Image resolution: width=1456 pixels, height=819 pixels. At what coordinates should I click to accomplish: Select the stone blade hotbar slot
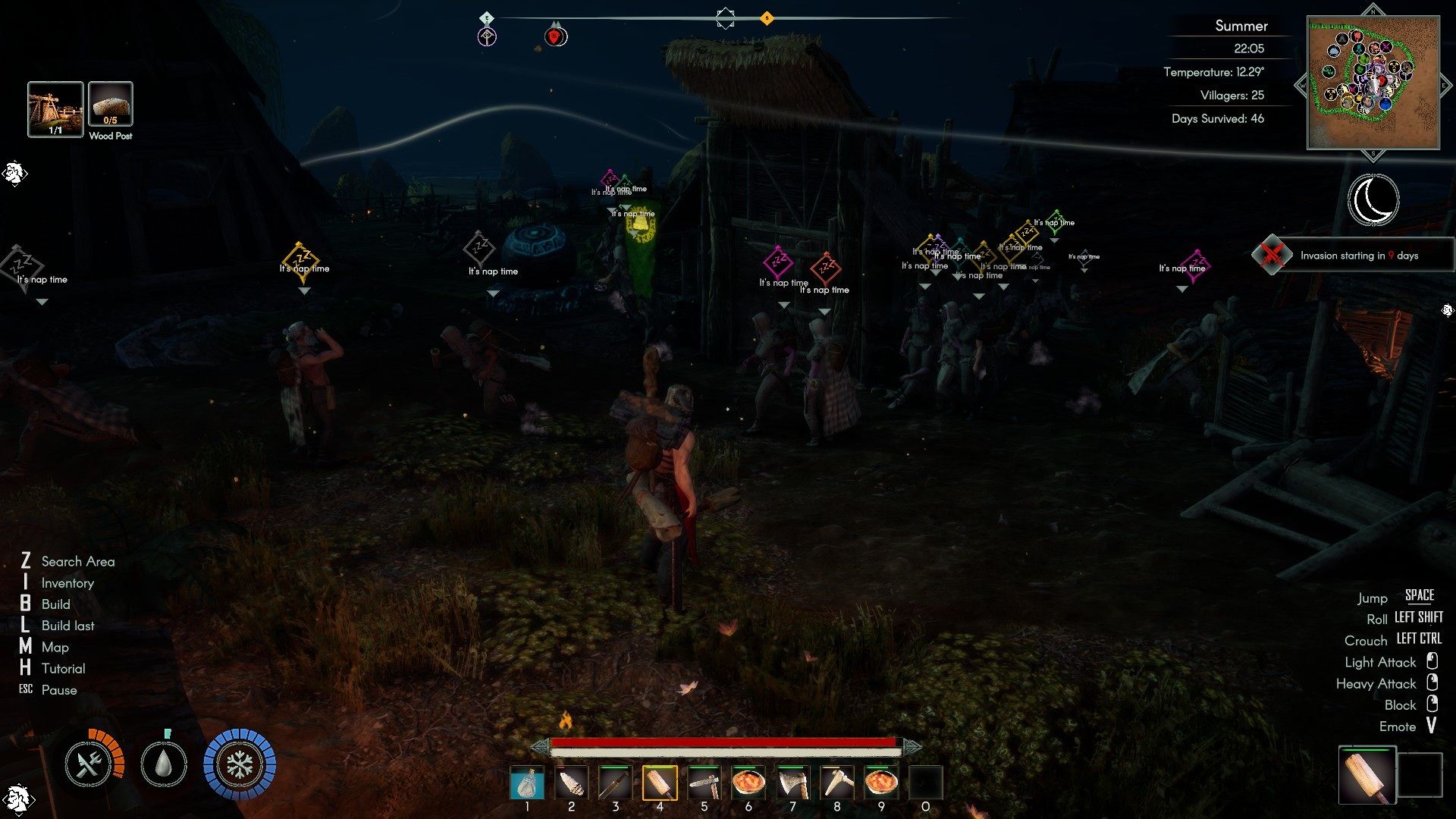(571, 783)
